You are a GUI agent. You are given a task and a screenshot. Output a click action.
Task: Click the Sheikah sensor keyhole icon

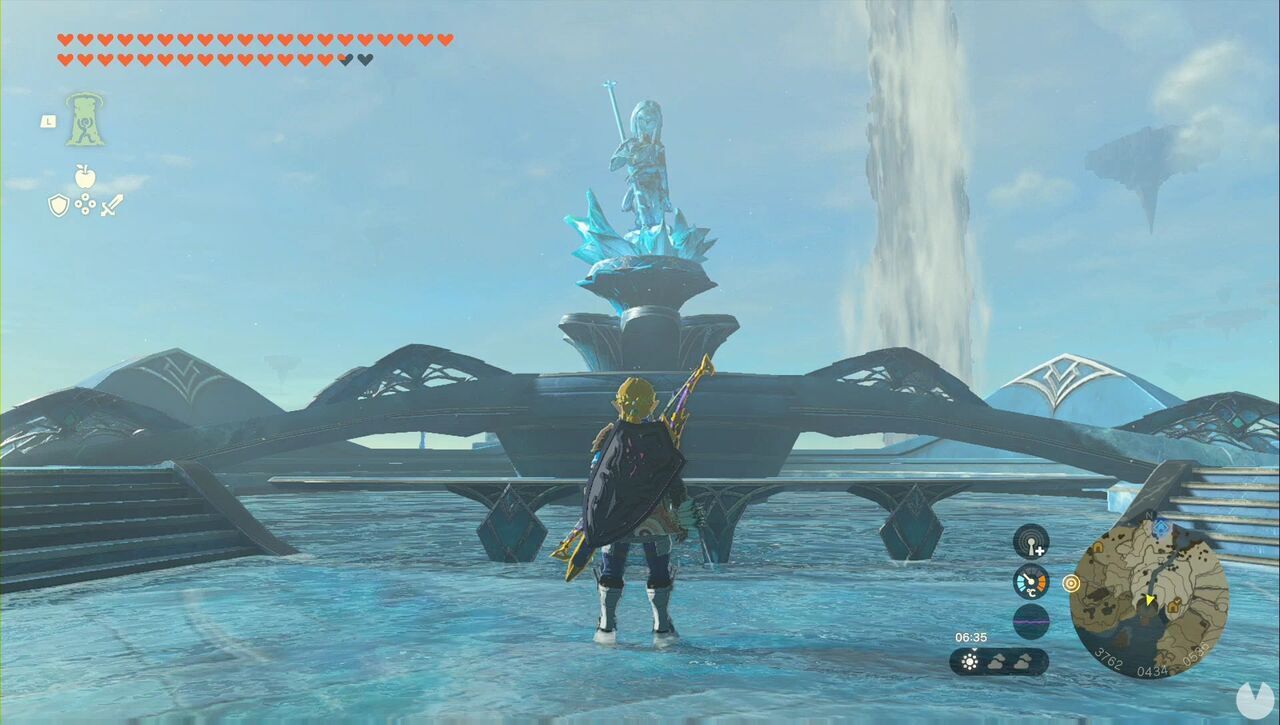coord(1030,542)
